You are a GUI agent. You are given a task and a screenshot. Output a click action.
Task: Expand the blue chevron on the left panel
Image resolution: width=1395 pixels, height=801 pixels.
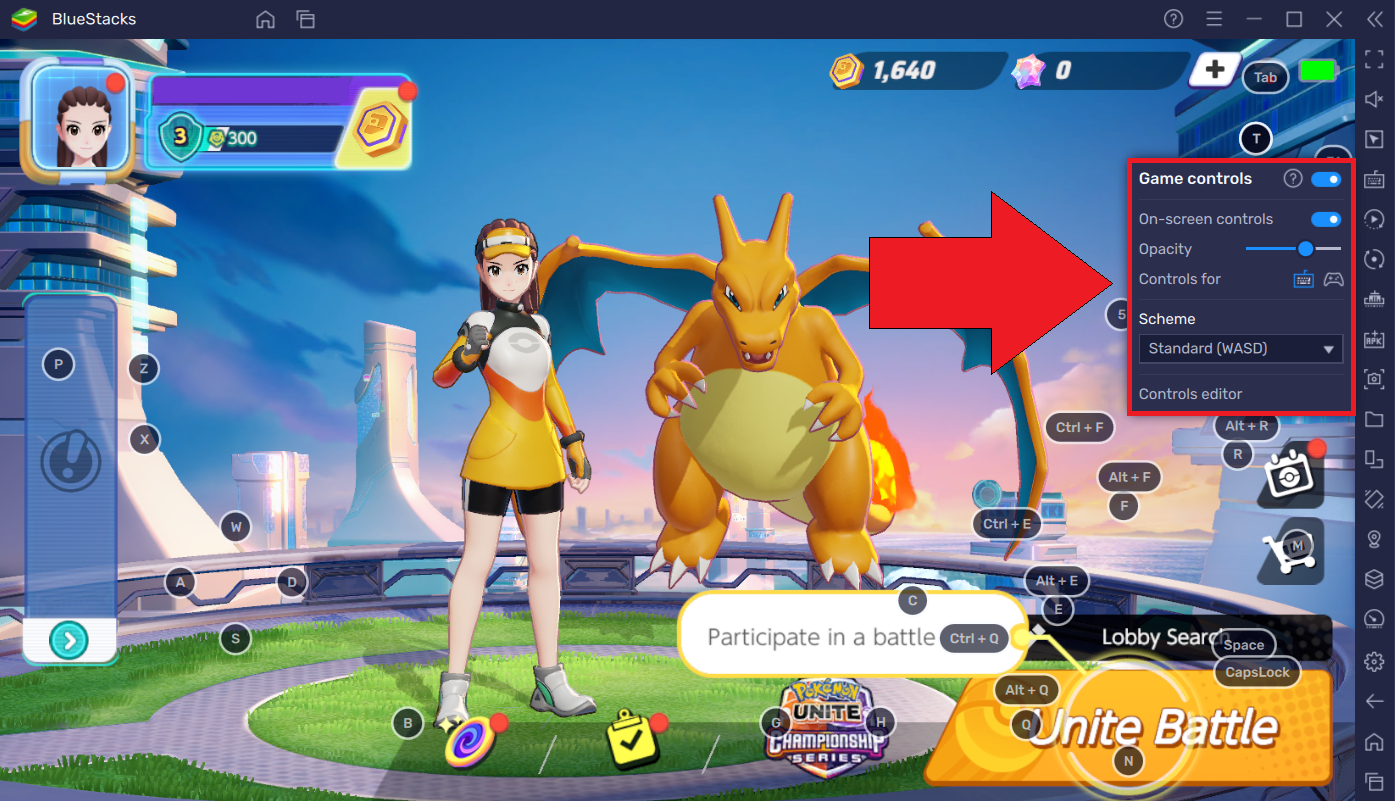point(69,639)
